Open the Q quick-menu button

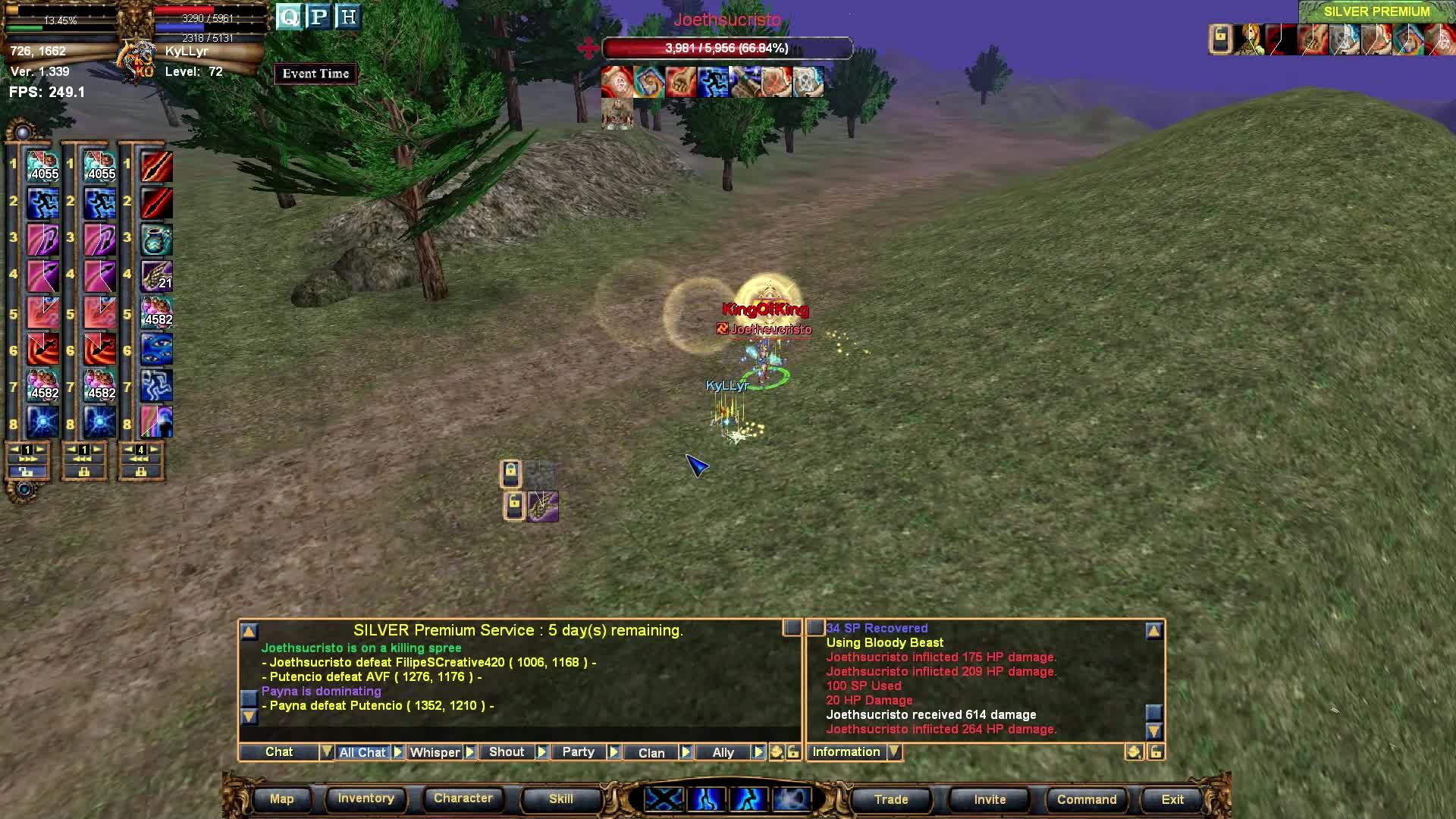(289, 17)
